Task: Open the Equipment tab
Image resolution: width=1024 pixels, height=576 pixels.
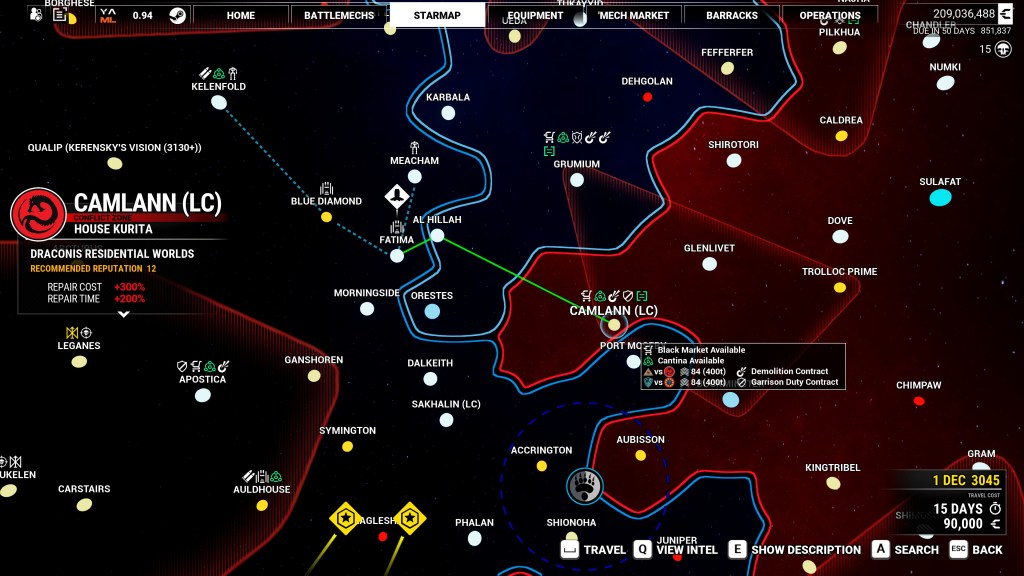Action: [x=535, y=15]
